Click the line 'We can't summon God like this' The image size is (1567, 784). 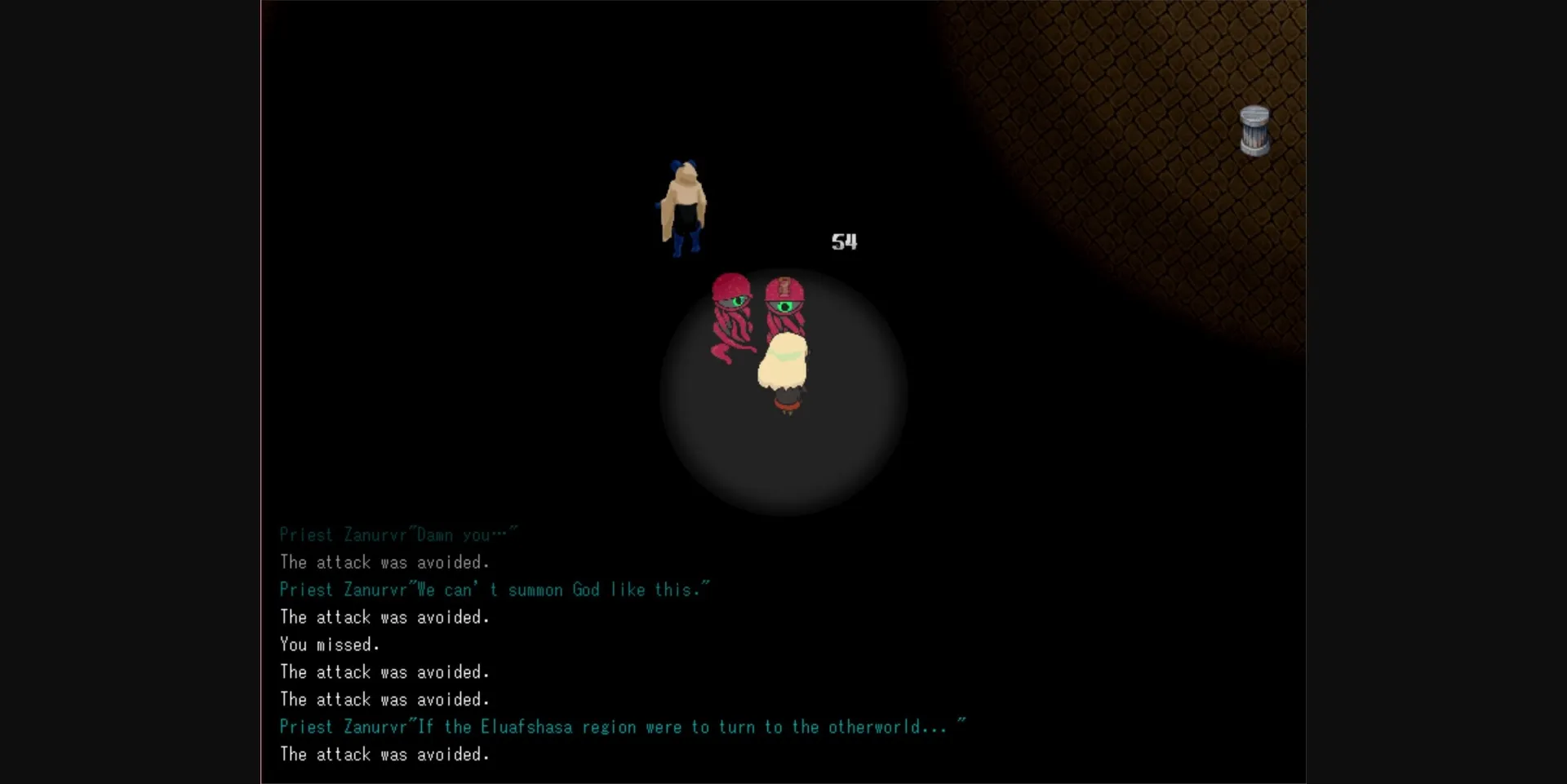click(494, 589)
